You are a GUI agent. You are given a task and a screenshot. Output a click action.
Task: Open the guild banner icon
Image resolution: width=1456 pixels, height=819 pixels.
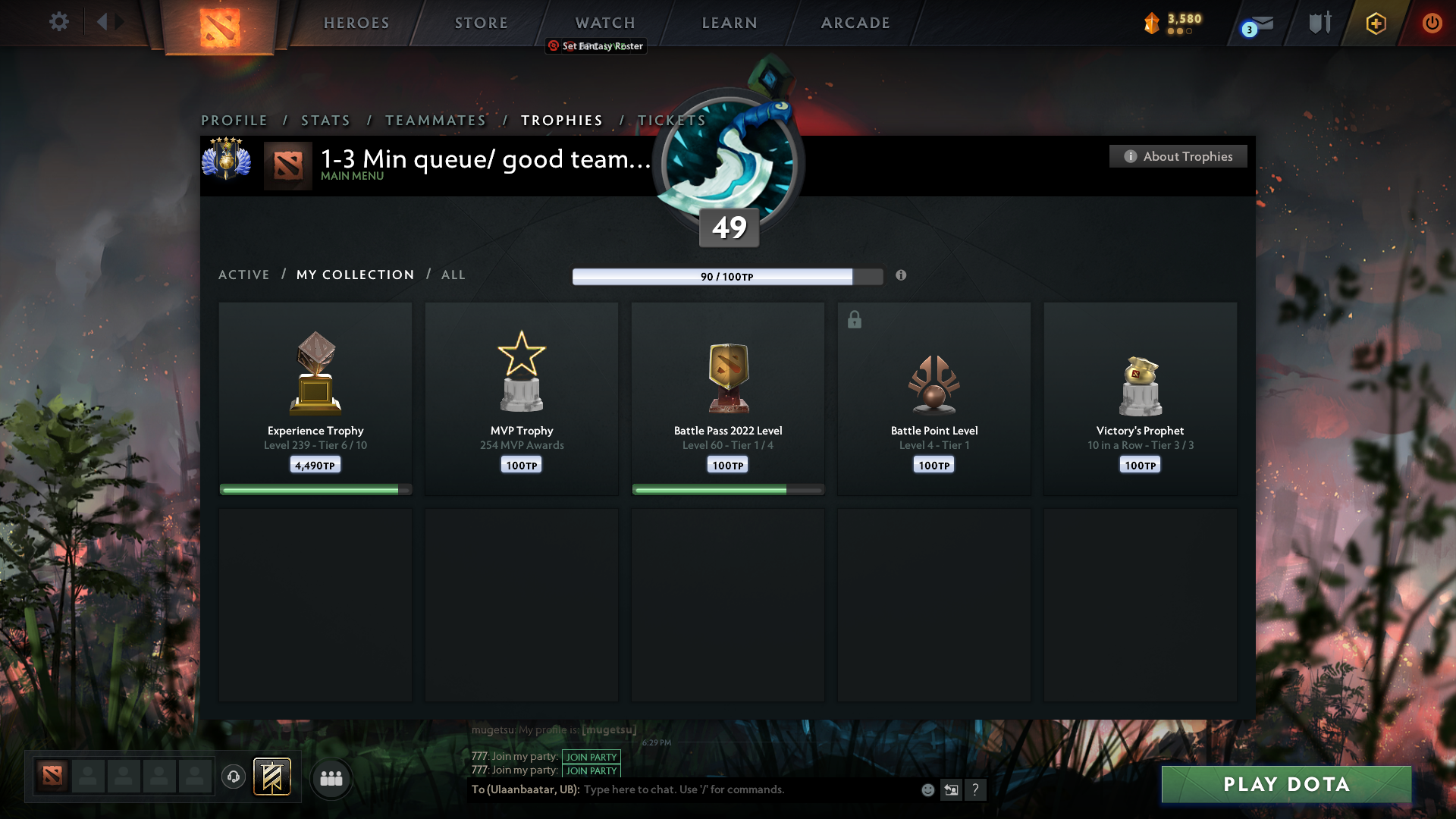click(x=272, y=777)
